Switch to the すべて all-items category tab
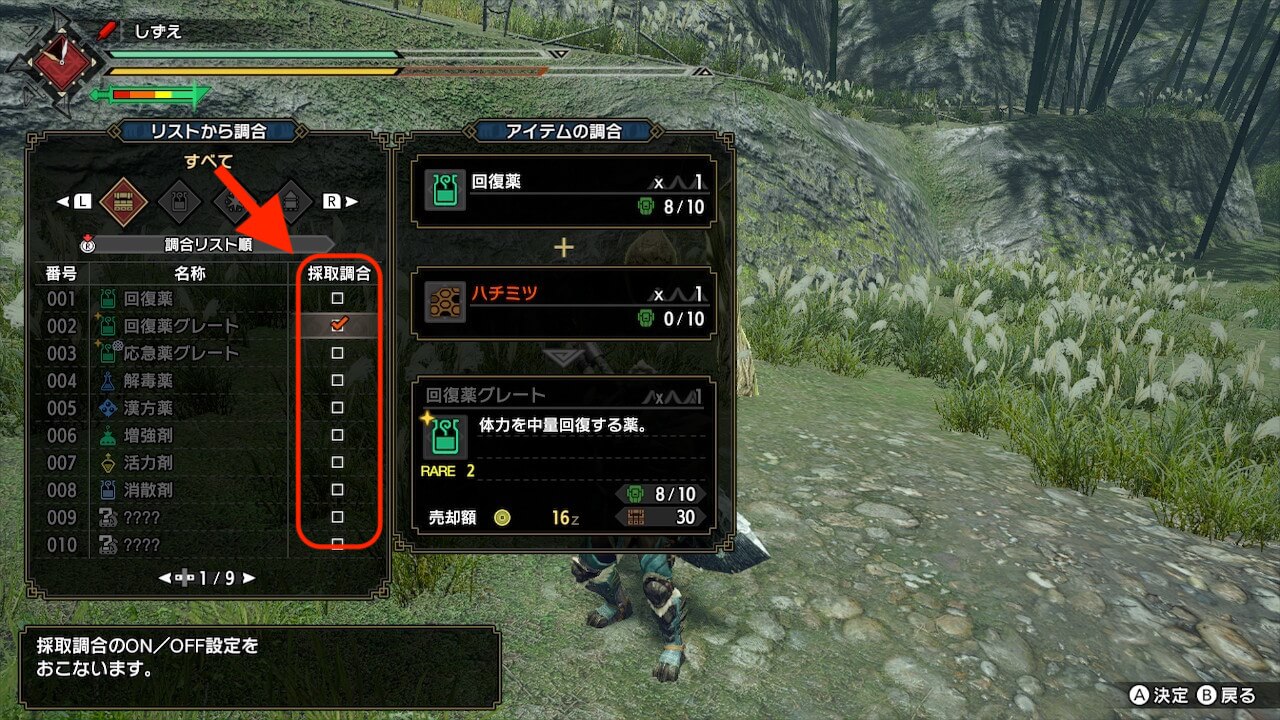 click(x=124, y=201)
